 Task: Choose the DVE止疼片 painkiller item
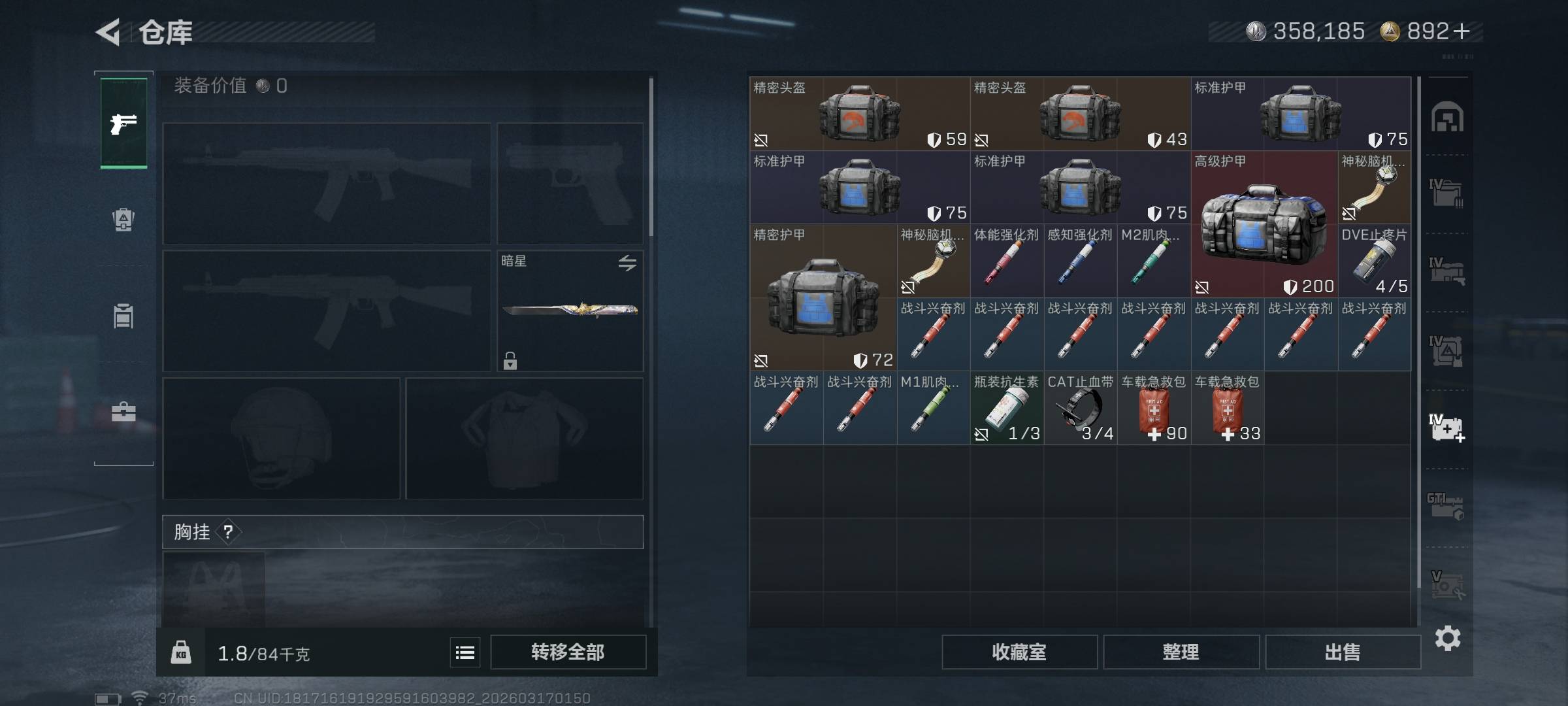[x=1374, y=261]
